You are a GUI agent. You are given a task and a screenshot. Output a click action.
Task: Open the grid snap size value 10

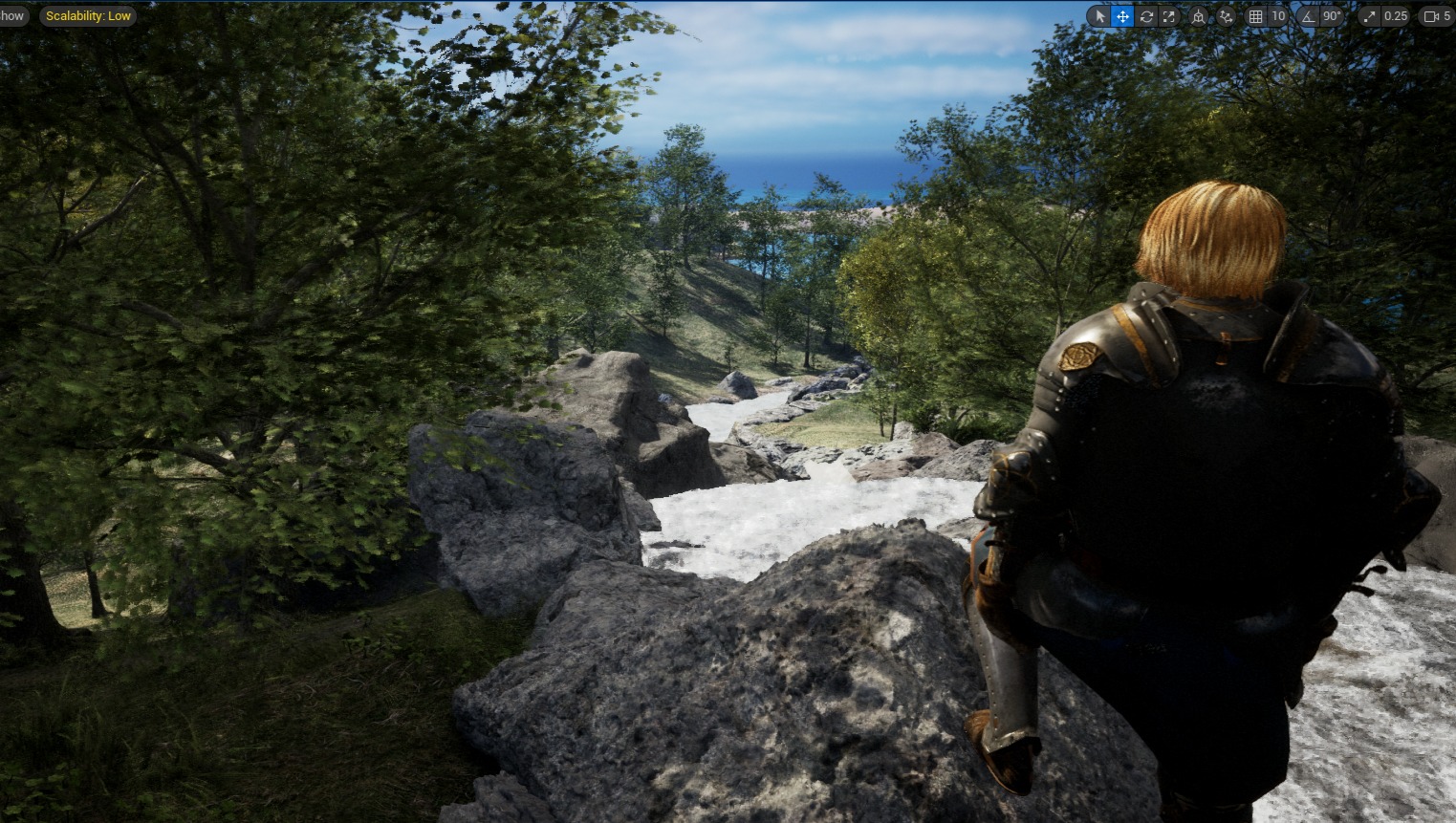coord(1278,16)
